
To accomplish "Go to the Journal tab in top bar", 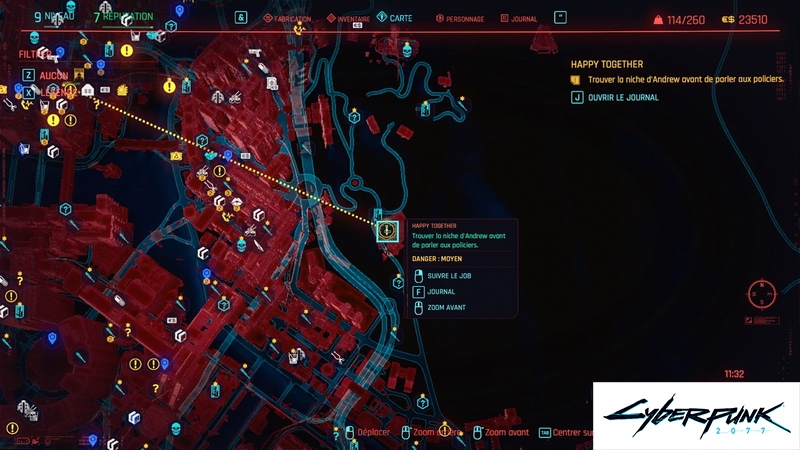I will pos(523,18).
